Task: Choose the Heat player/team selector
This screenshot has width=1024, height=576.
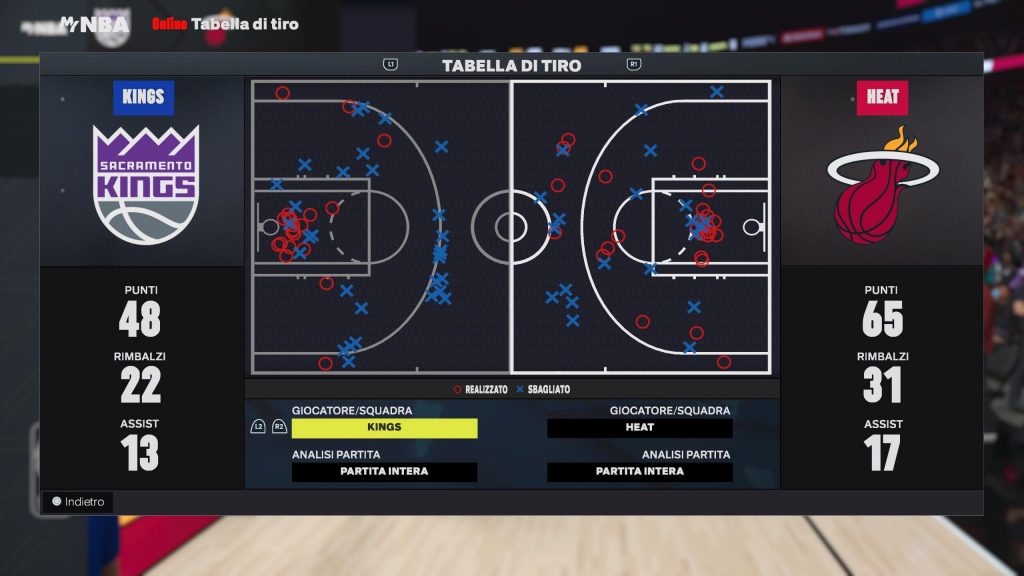Action: [x=640, y=428]
